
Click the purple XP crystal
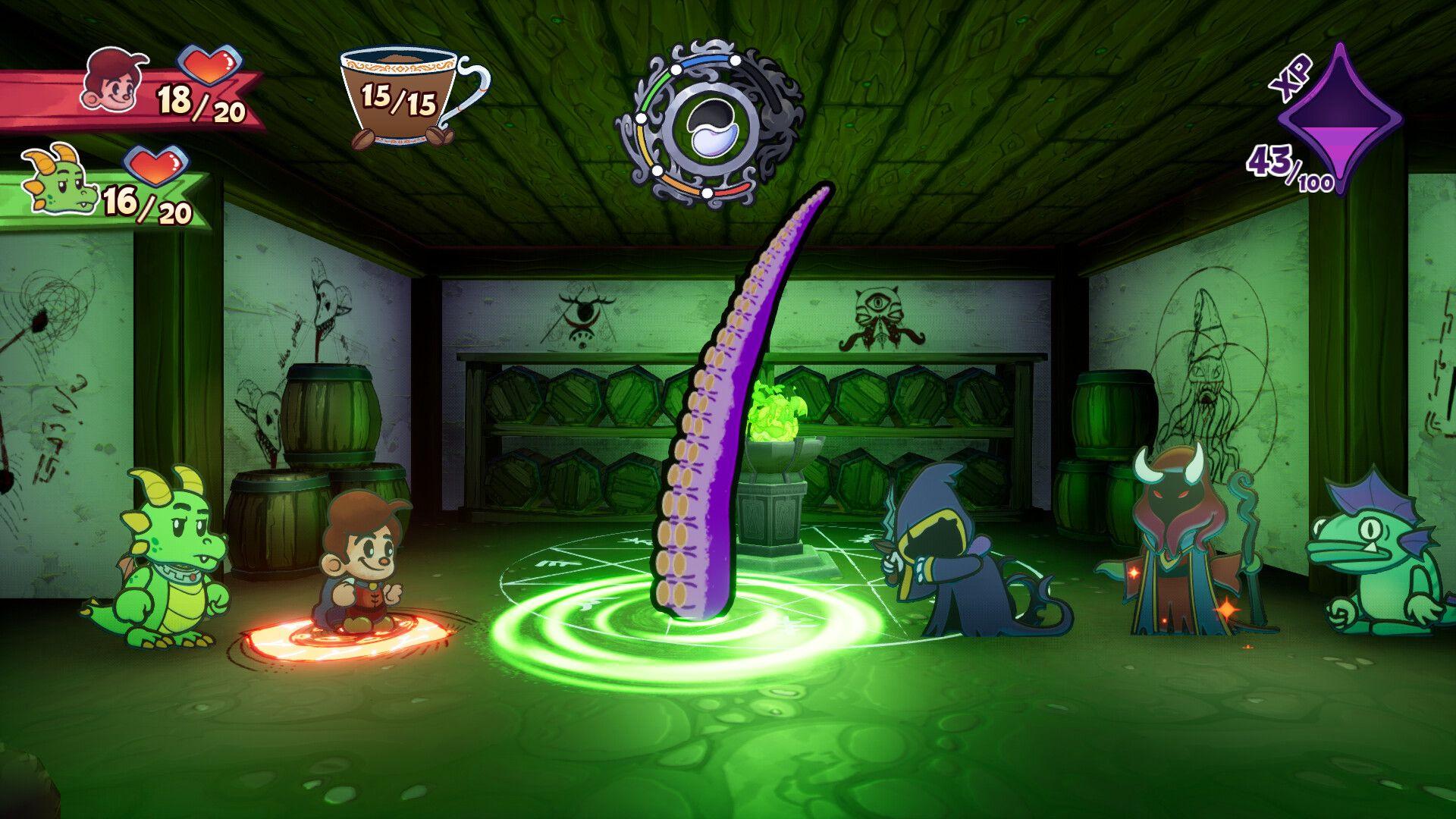click(1340, 120)
